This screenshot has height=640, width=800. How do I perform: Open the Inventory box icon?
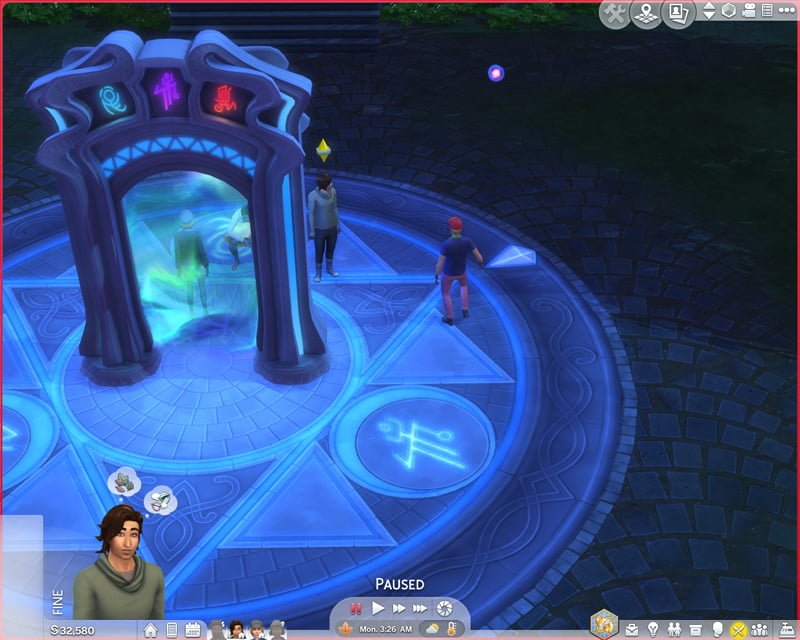tap(695, 630)
